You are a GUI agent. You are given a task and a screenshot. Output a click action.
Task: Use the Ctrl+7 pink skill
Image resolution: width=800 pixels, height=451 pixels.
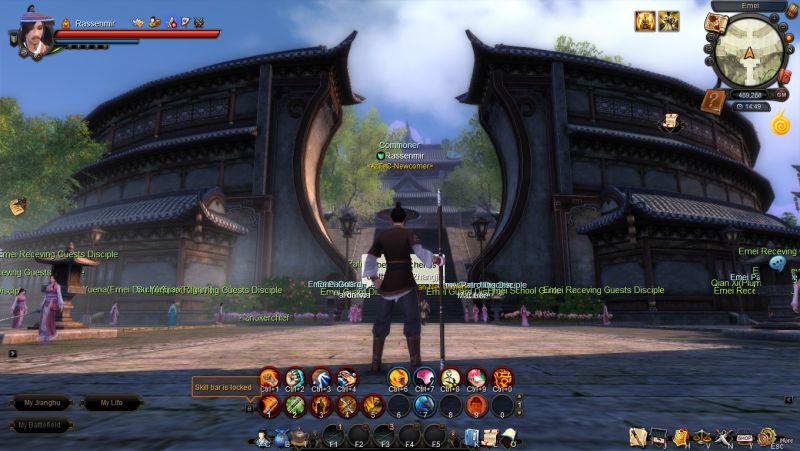[x=424, y=378]
